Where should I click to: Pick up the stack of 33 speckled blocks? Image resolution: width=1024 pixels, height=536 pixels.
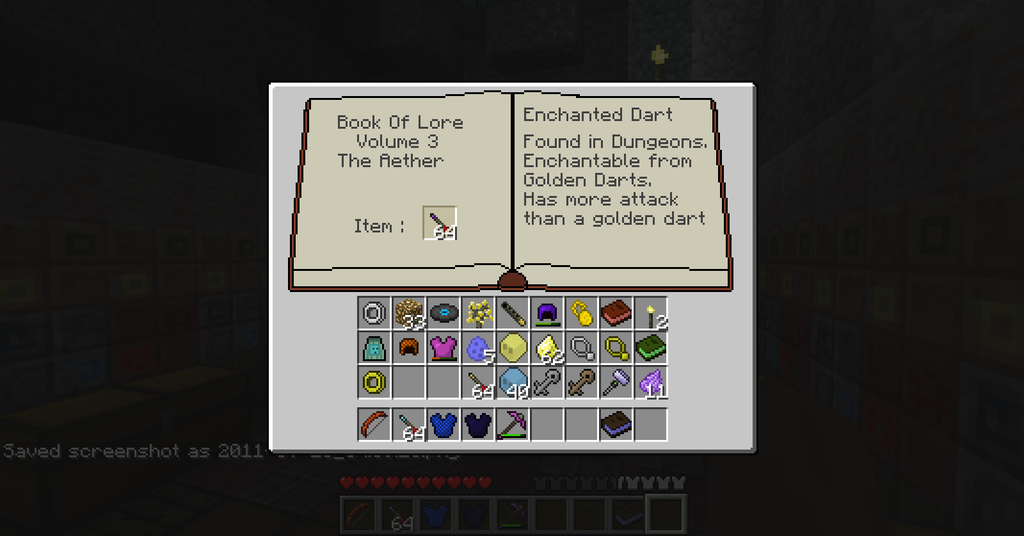(408, 313)
